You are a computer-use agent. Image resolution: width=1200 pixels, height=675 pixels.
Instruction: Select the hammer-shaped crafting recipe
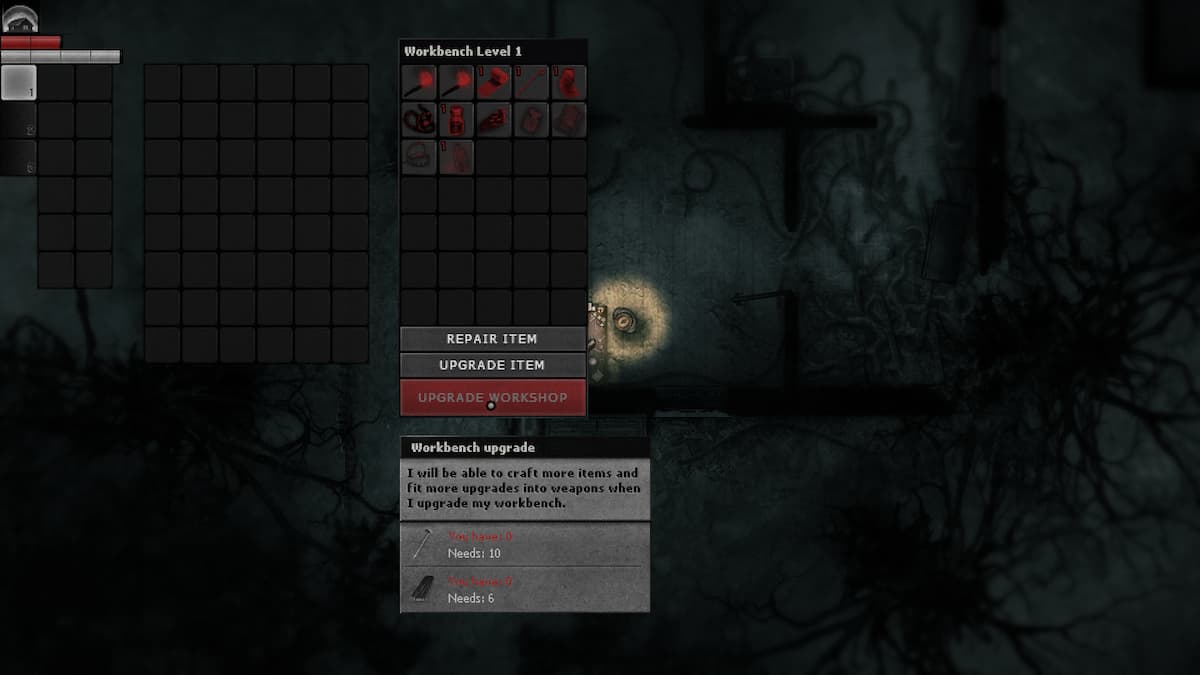click(x=494, y=82)
